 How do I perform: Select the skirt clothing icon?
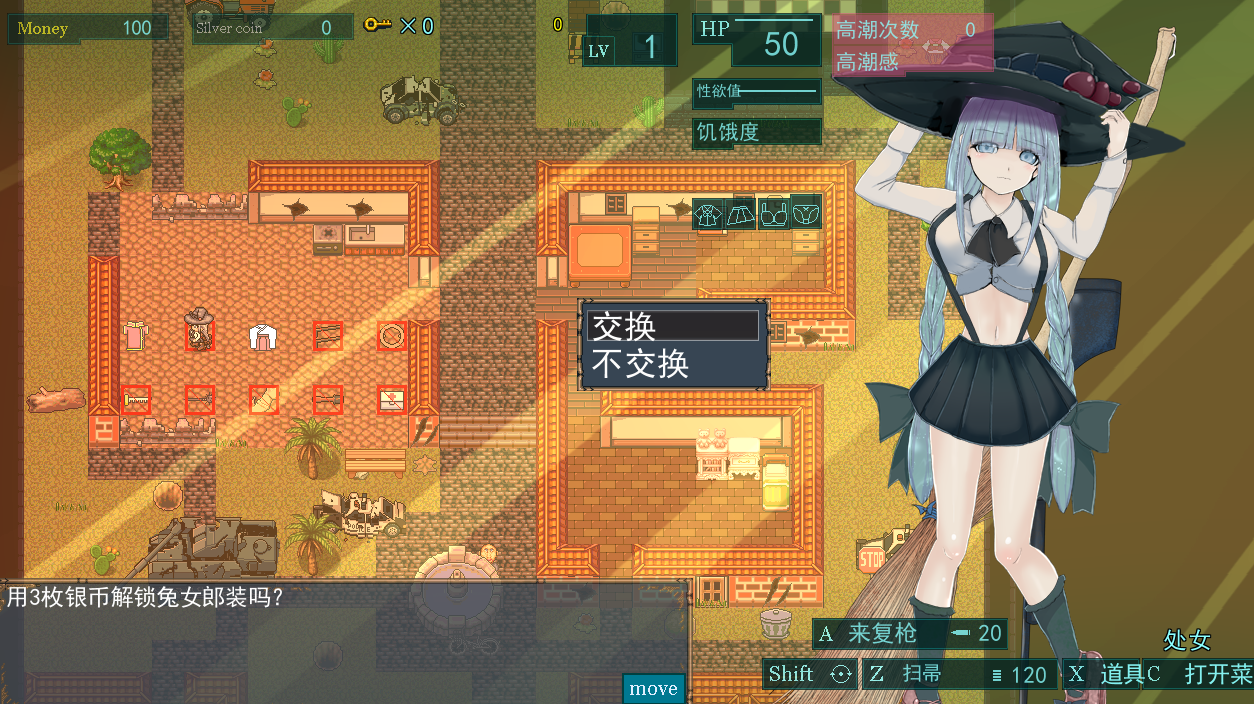[740, 213]
